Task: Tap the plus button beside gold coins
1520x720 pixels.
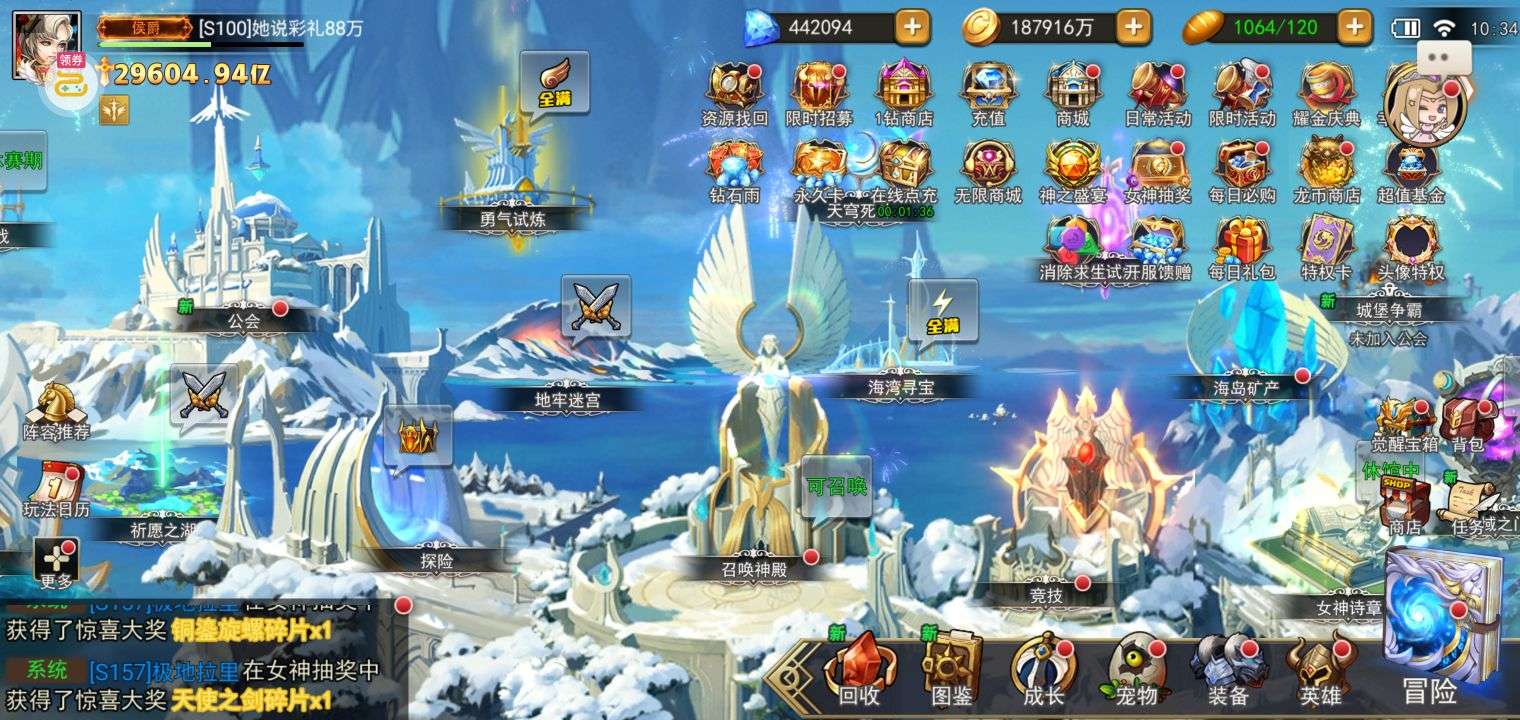Action: pos(1133,27)
